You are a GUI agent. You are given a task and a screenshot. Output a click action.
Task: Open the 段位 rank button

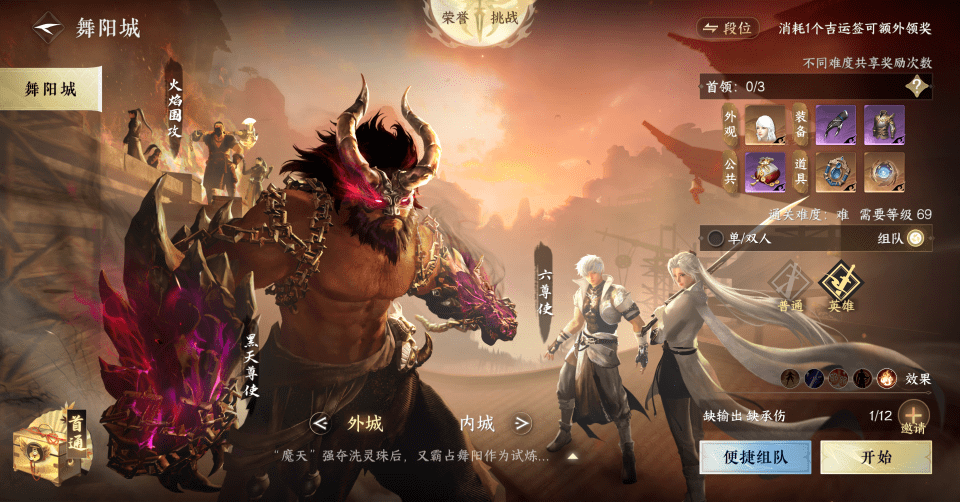point(727,28)
